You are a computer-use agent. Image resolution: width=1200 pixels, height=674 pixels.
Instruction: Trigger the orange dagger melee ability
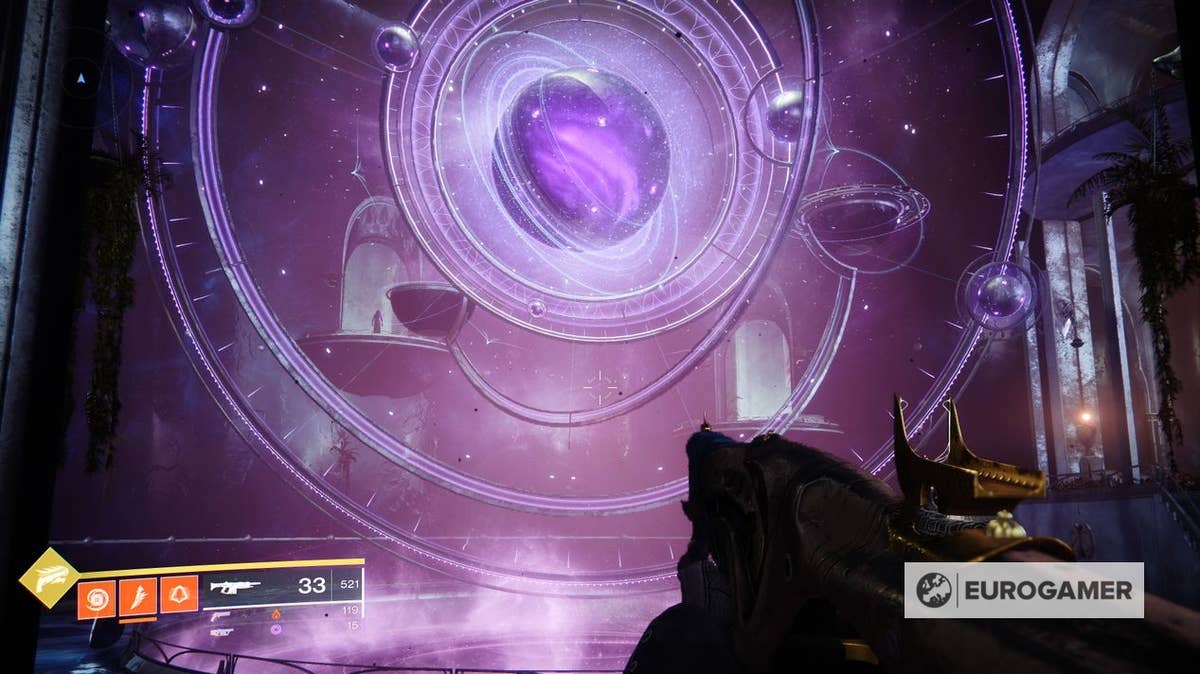[x=137, y=597]
